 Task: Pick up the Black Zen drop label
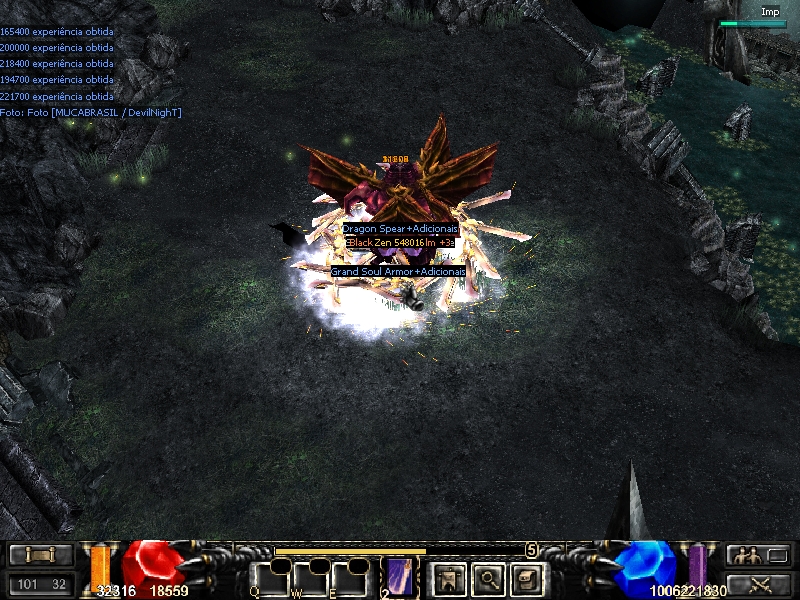400,242
